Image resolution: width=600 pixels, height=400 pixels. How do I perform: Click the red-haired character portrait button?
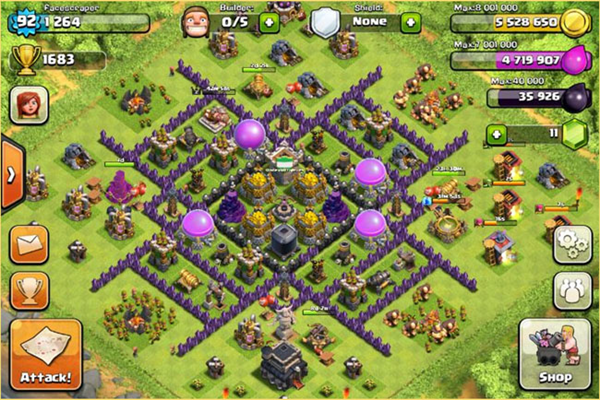click(x=30, y=105)
